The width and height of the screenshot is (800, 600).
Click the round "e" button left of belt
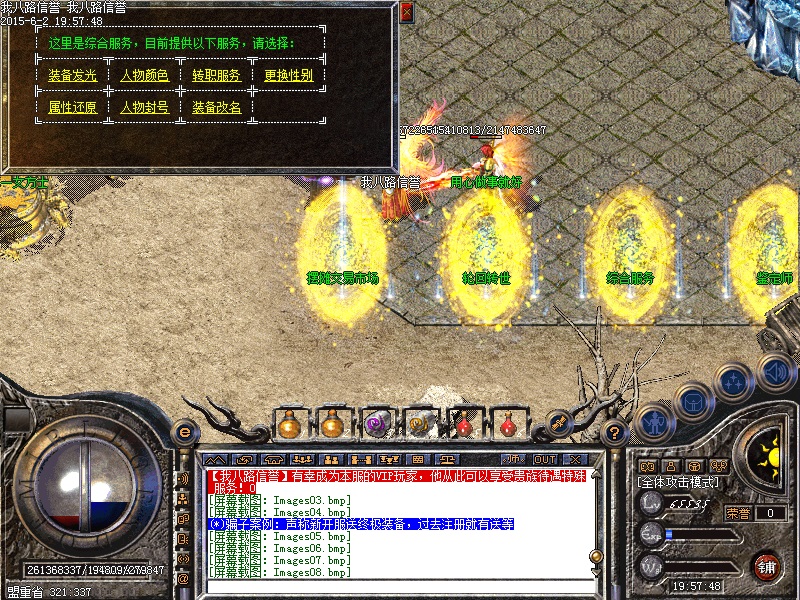point(183,433)
